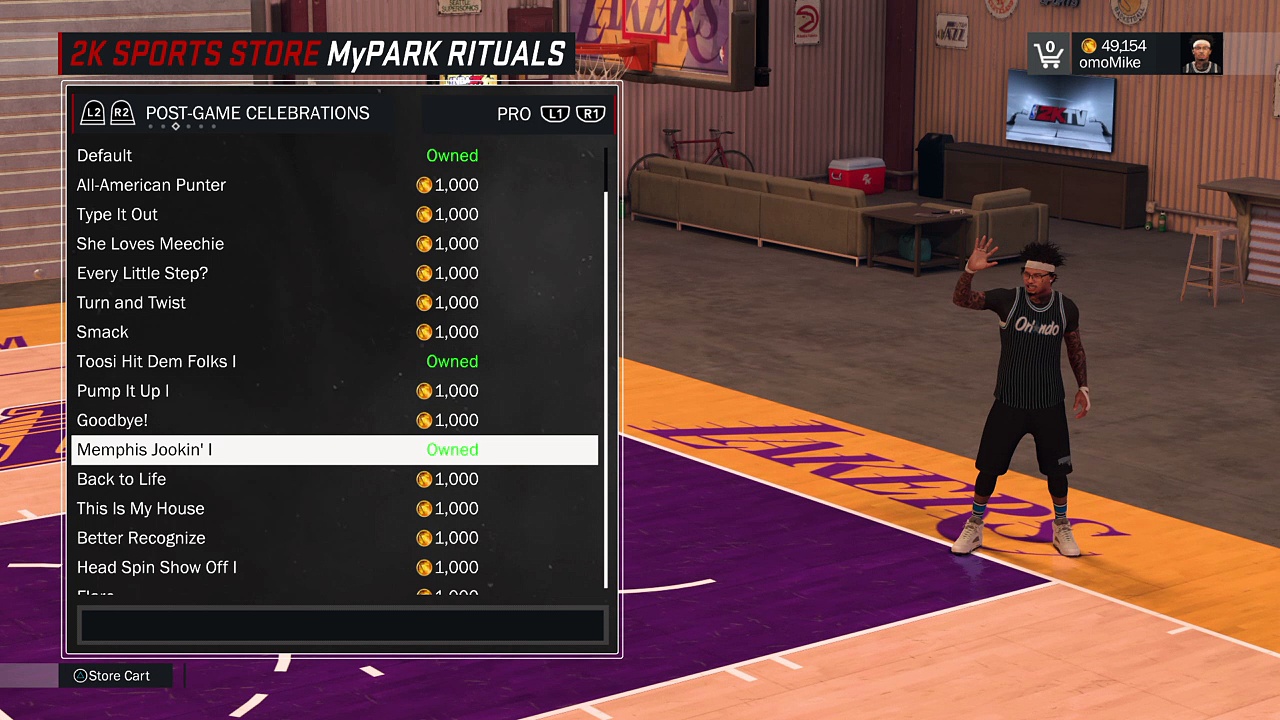Choose Back to Life celebration
The height and width of the screenshot is (720, 1280).
point(121,480)
